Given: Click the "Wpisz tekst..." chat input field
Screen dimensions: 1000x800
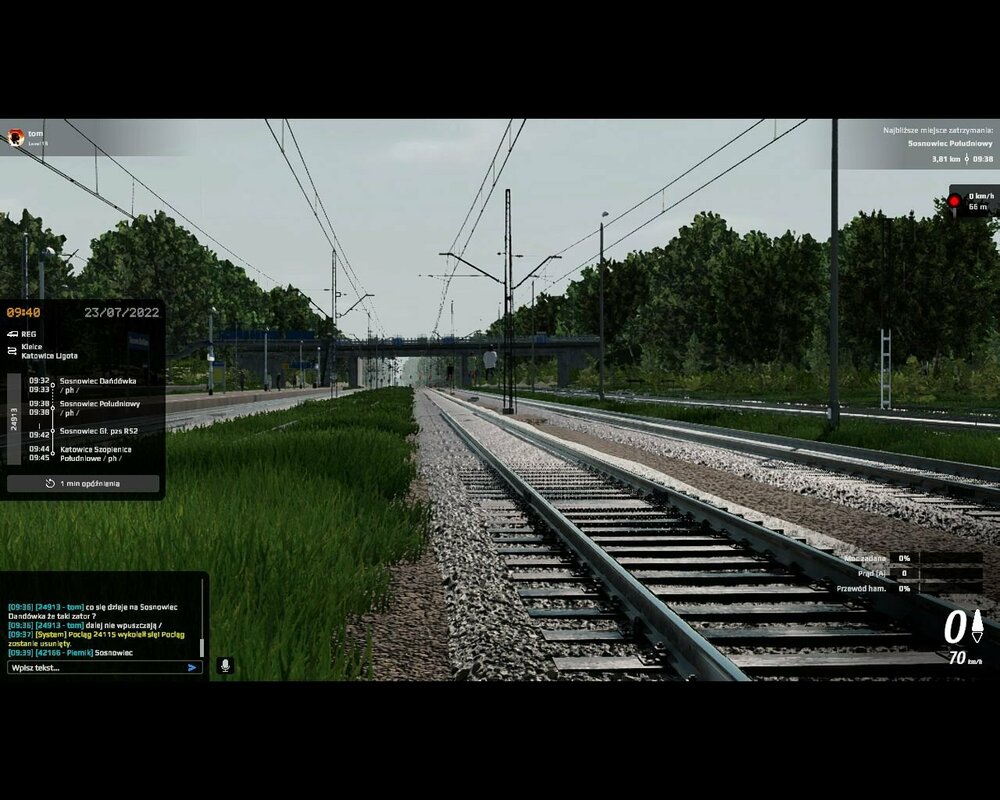Looking at the screenshot, I should click(95, 667).
